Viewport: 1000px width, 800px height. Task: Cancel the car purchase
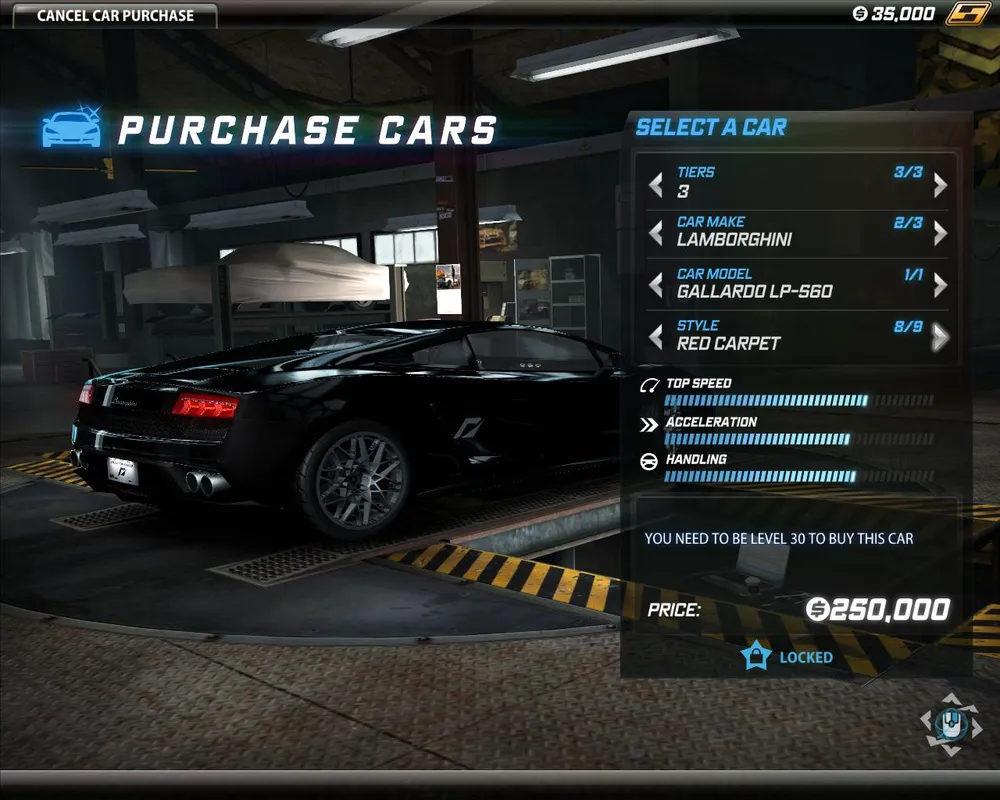(x=115, y=15)
